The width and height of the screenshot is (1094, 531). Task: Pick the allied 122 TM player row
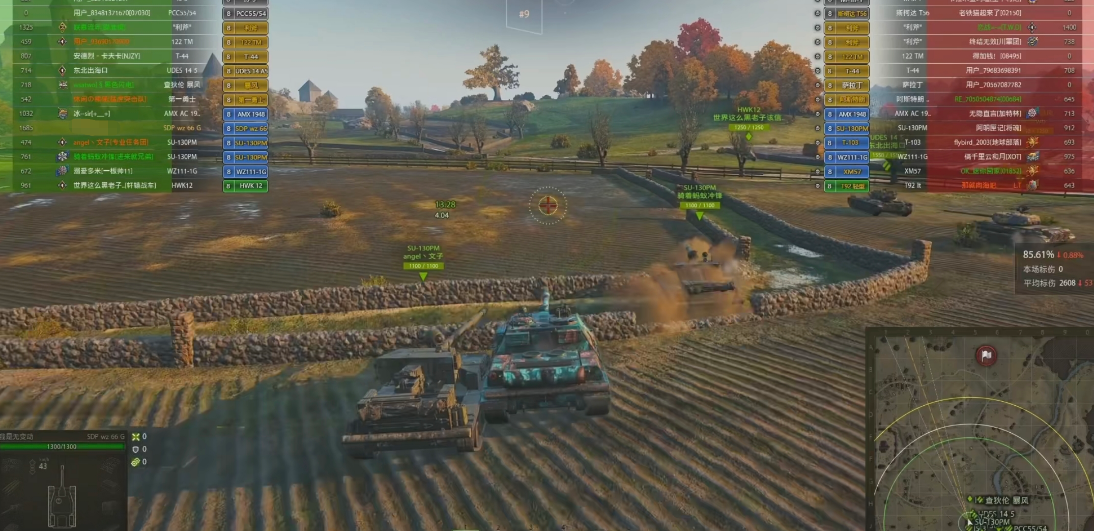140,42
